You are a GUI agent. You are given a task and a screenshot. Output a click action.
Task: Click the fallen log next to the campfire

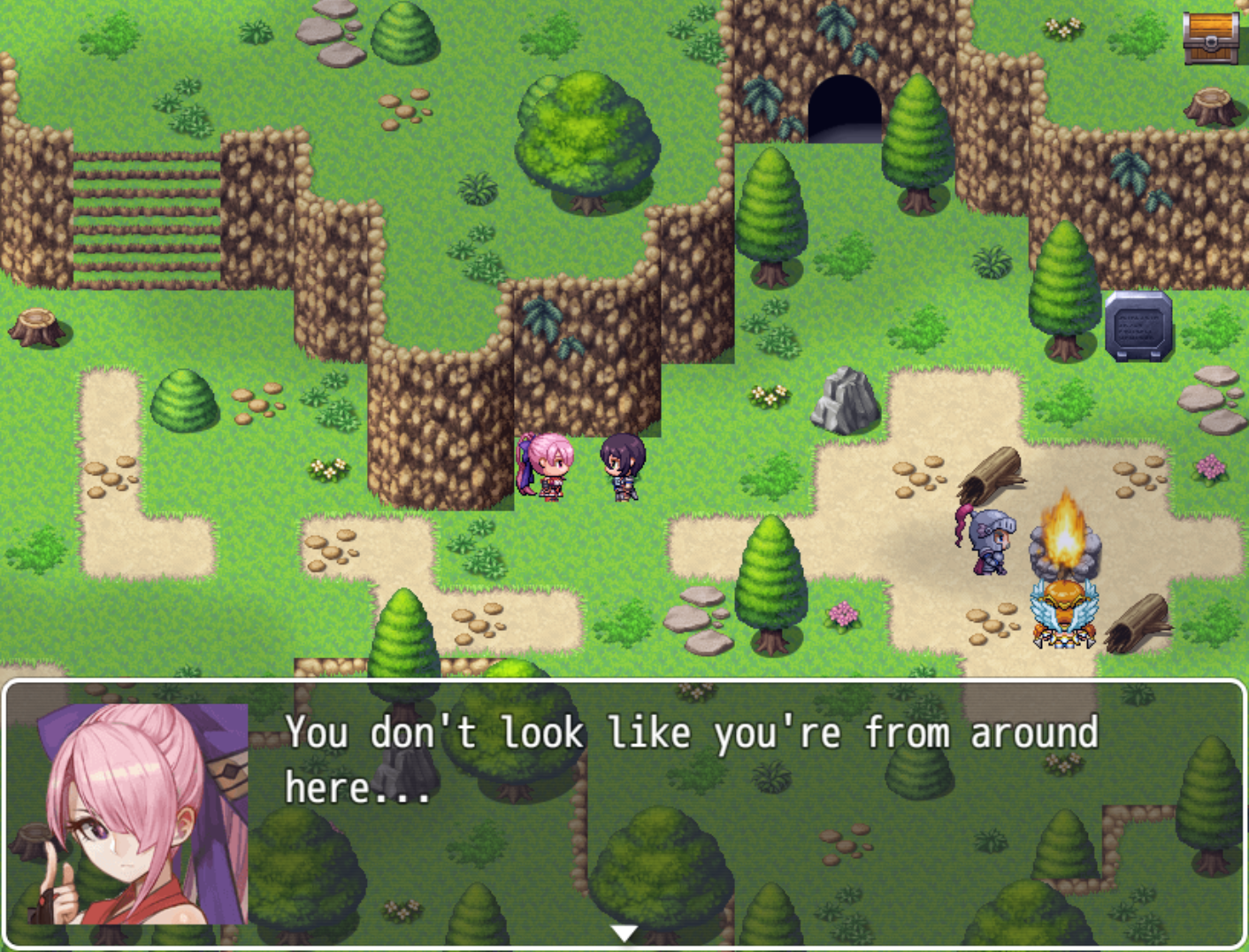(992, 472)
